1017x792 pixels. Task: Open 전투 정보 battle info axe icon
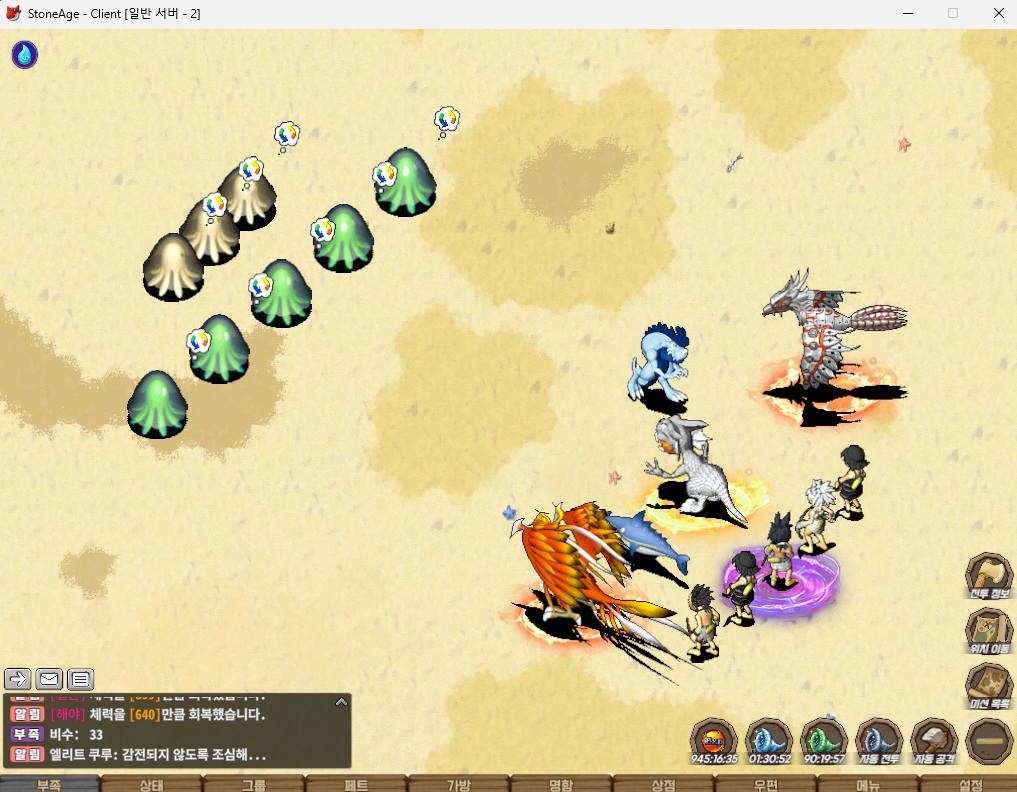click(x=988, y=575)
